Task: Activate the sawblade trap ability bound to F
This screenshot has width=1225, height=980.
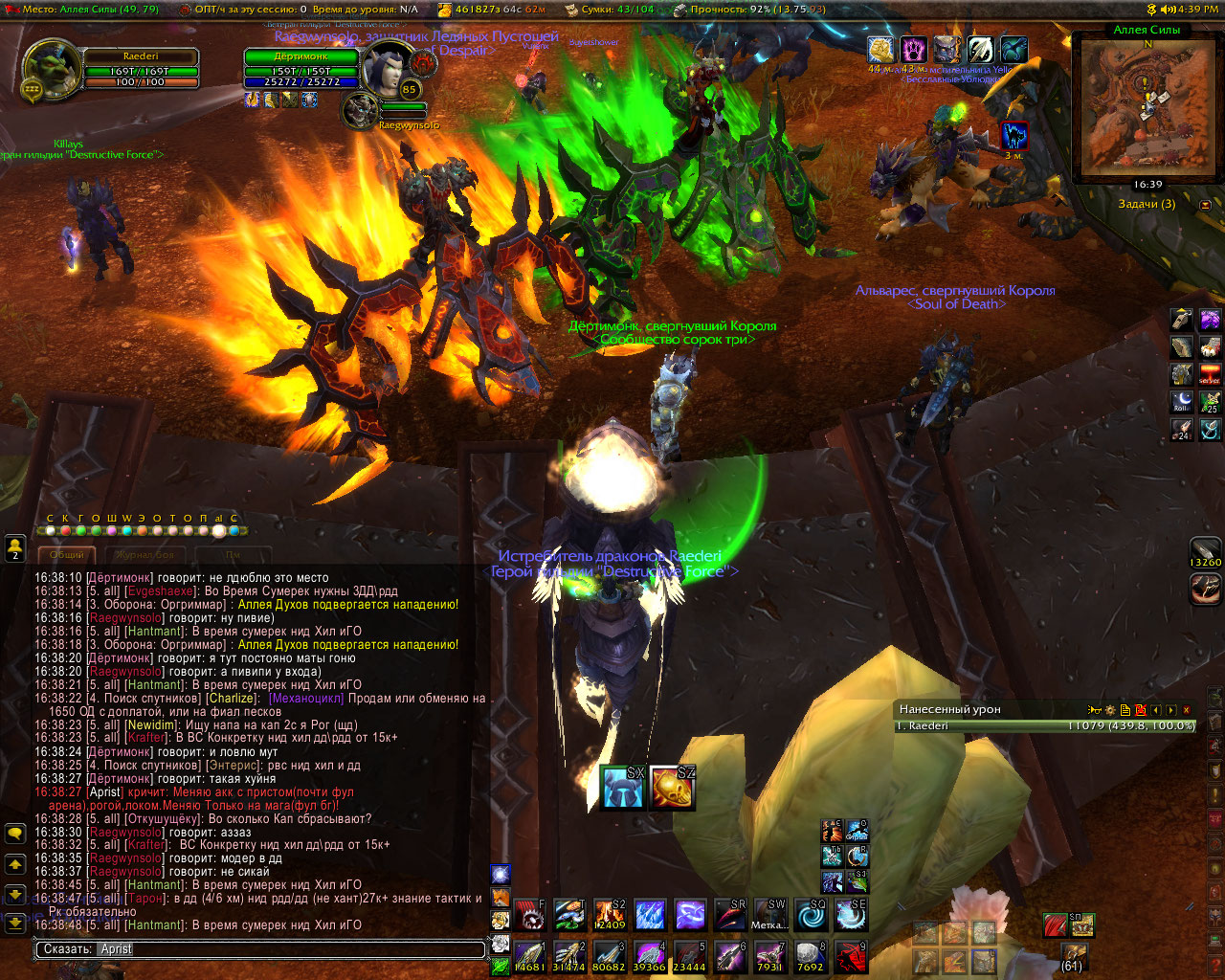Action: 529,916
